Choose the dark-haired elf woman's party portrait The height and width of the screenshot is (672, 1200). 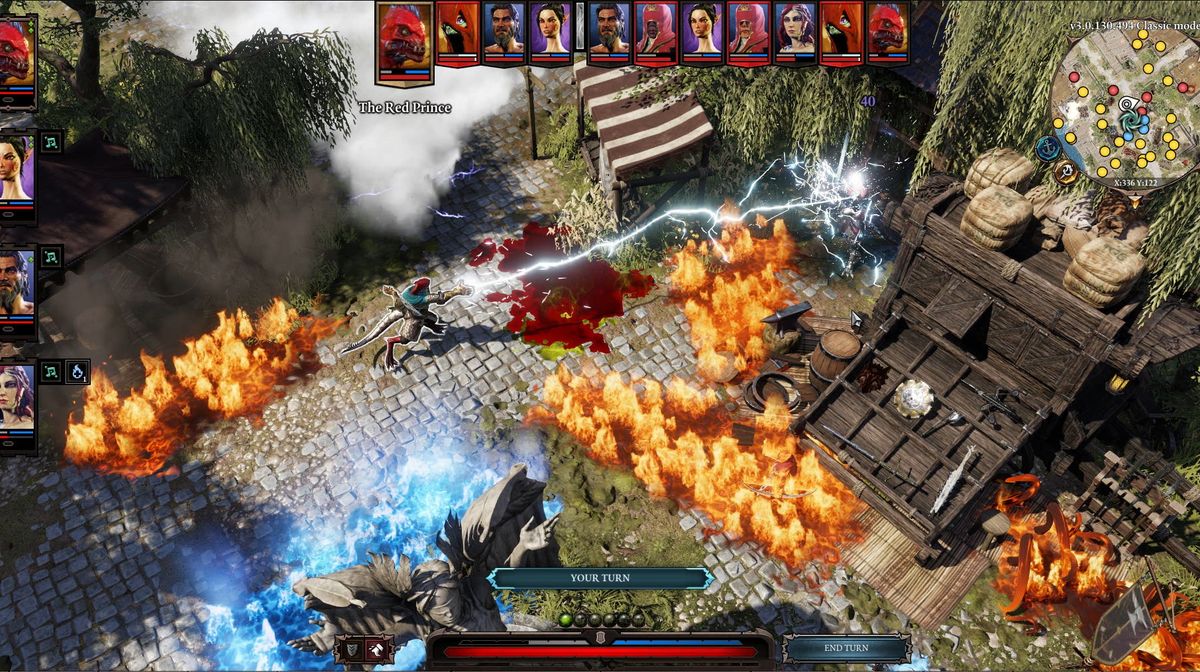(16, 172)
